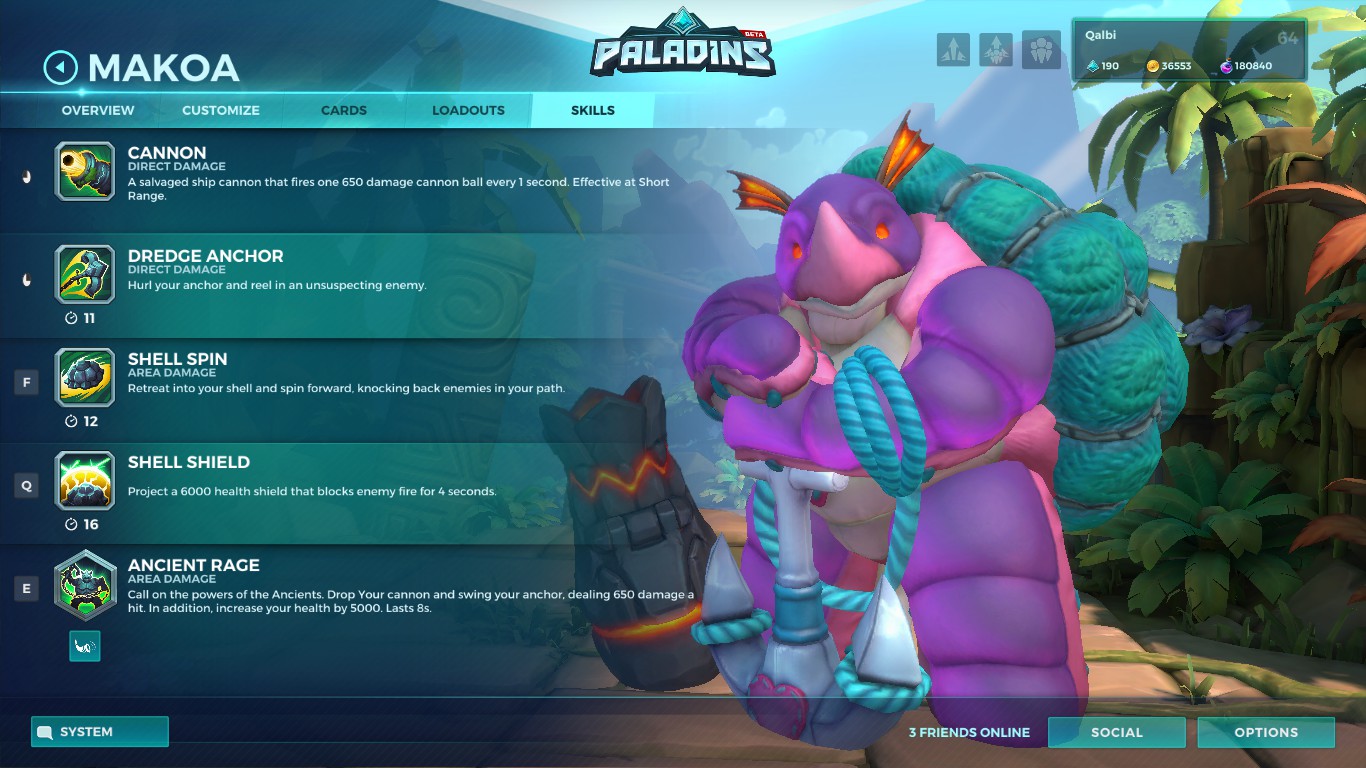
Task: Click the back arrow beside MAKOA
Action: click(x=59, y=68)
